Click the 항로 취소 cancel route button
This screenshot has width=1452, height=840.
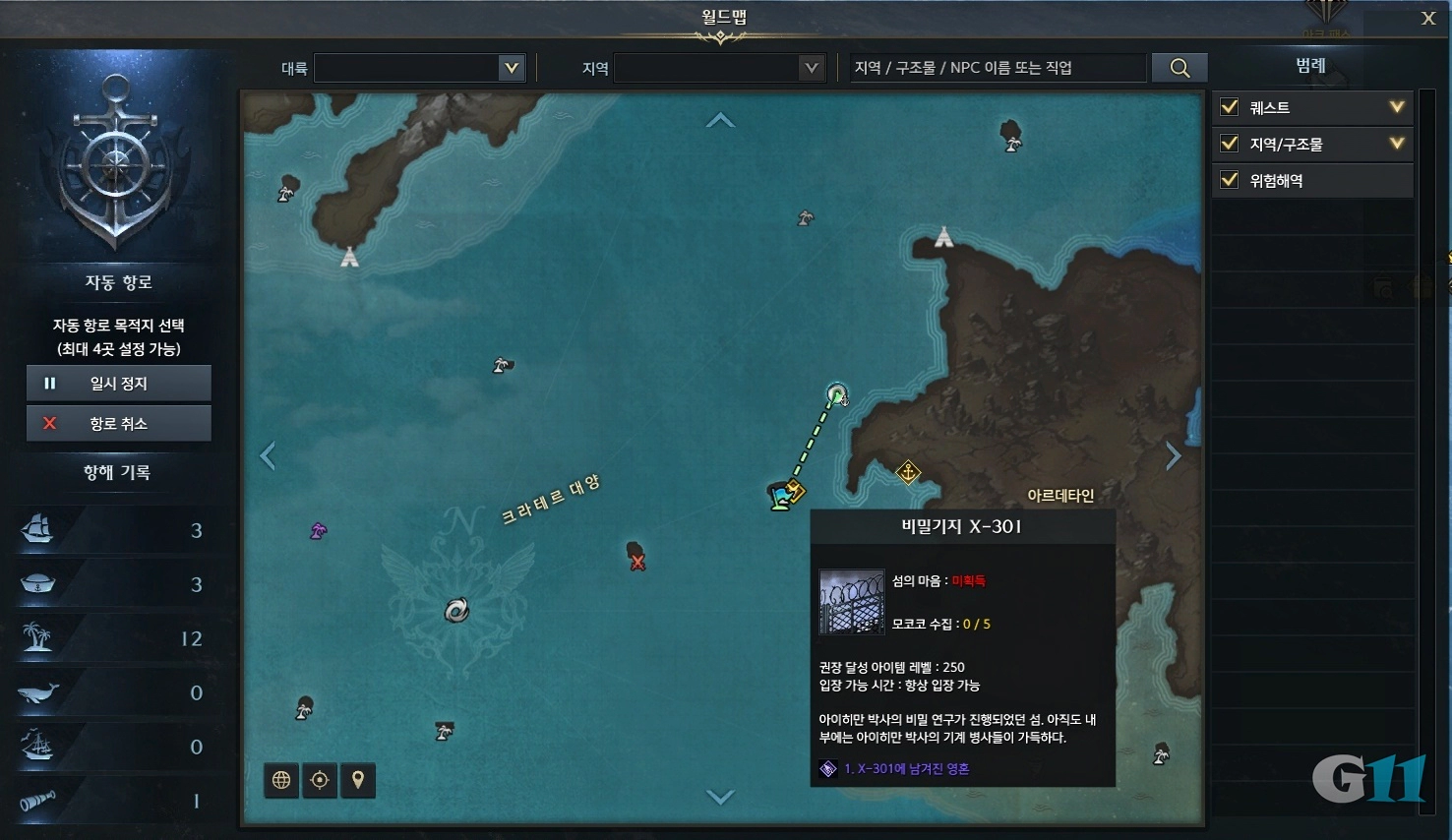click(118, 423)
